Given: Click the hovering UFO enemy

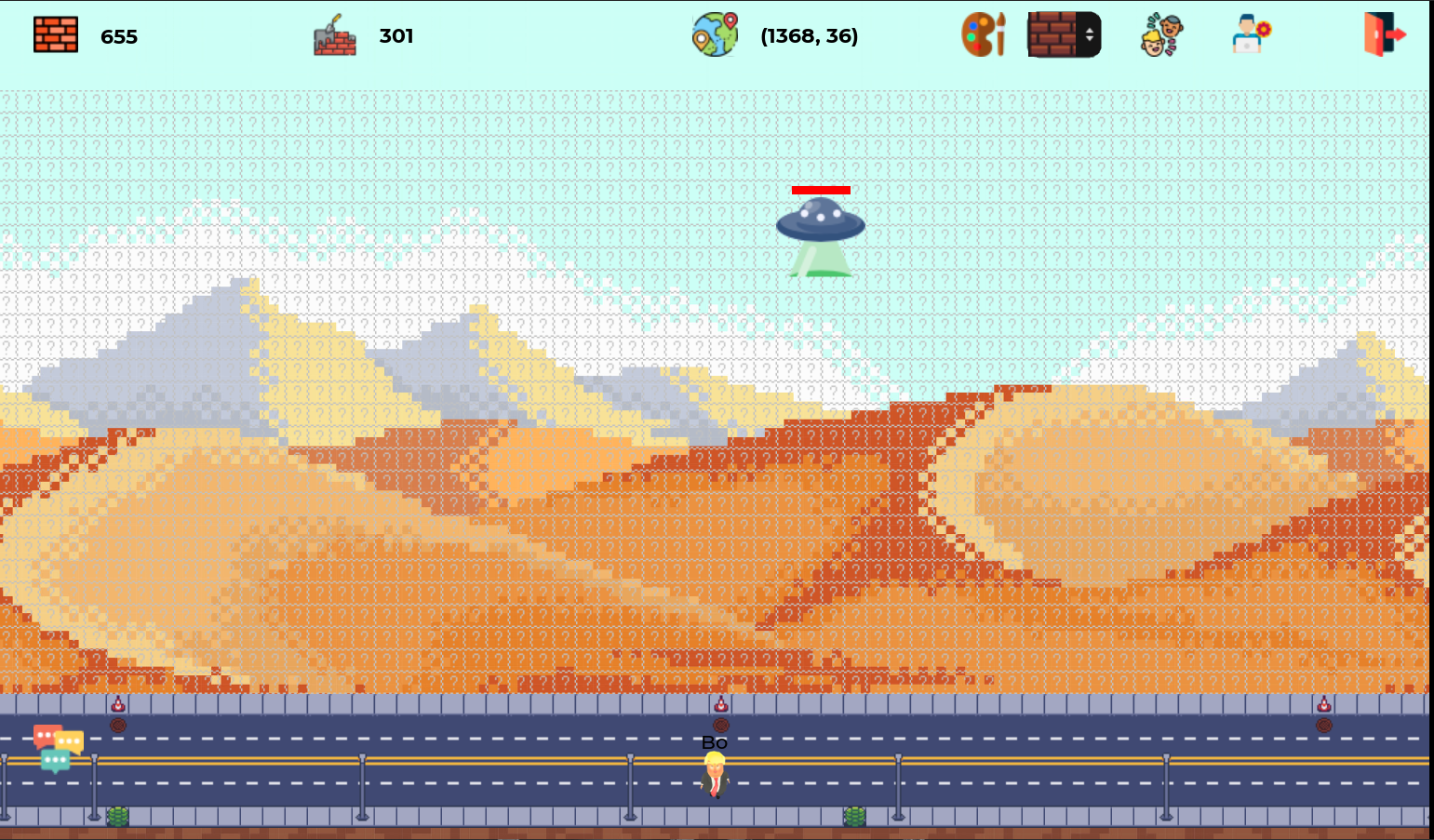Looking at the screenshot, I should point(821,223).
